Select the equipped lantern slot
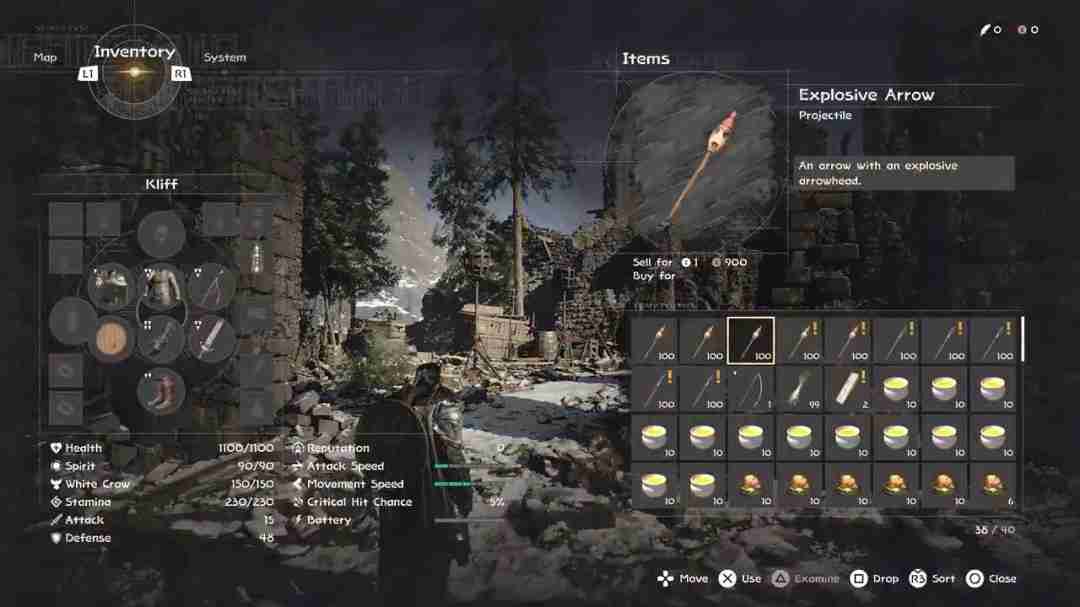Image resolution: width=1080 pixels, height=607 pixels. [x=257, y=258]
